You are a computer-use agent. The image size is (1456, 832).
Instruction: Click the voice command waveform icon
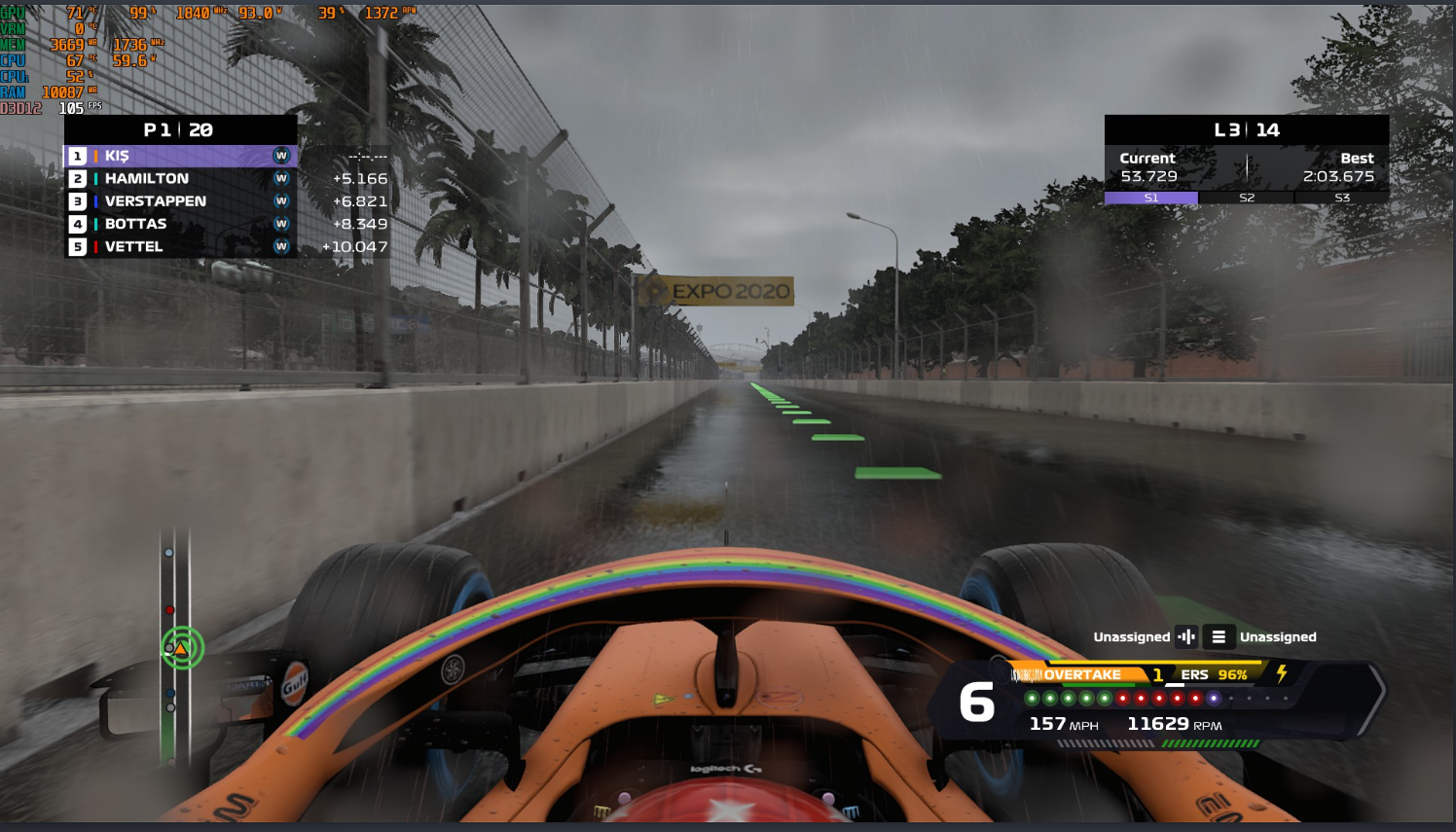pyautogui.click(x=1186, y=636)
